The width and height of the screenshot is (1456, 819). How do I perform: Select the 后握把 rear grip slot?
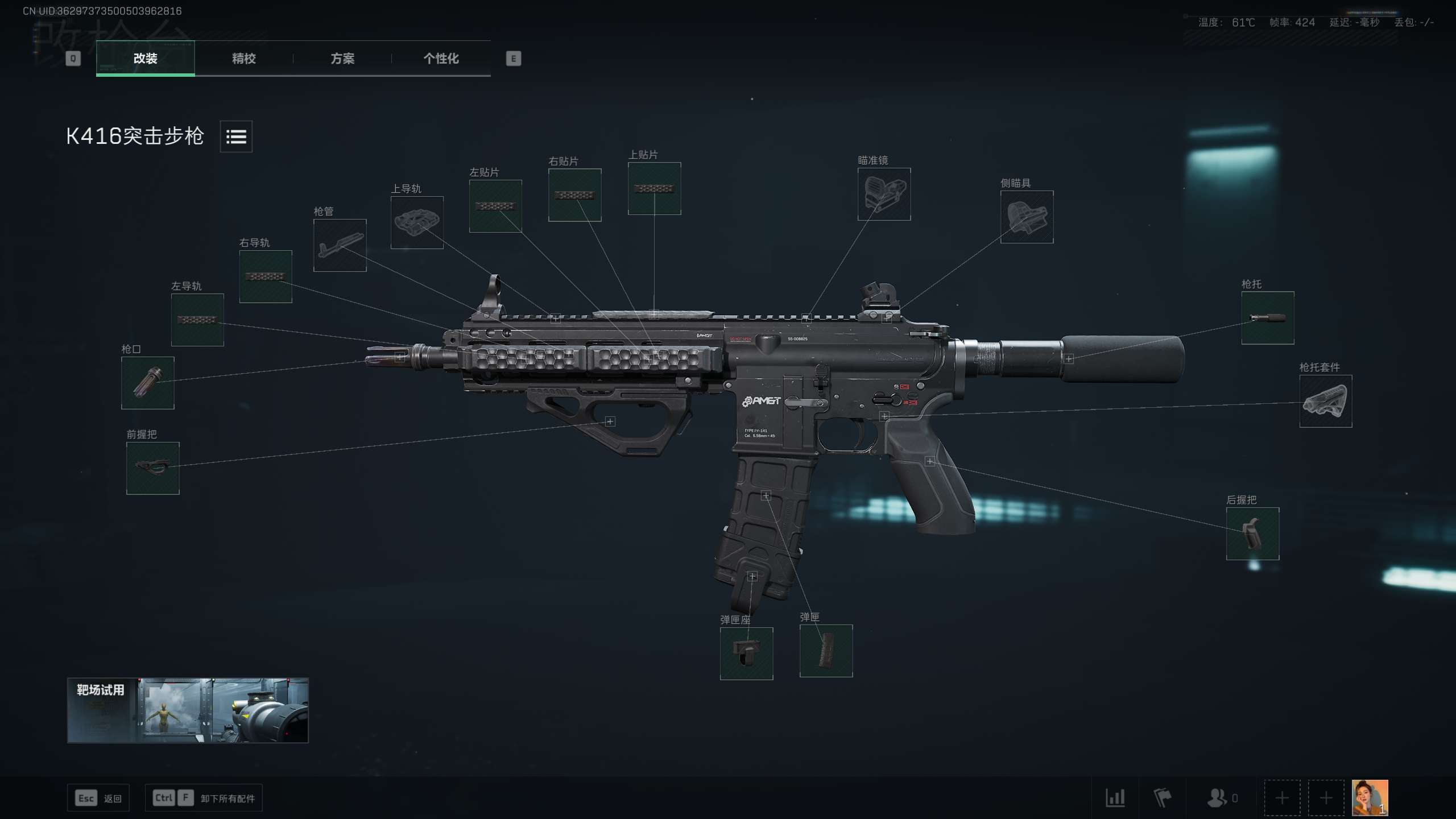pyautogui.click(x=1252, y=533)
